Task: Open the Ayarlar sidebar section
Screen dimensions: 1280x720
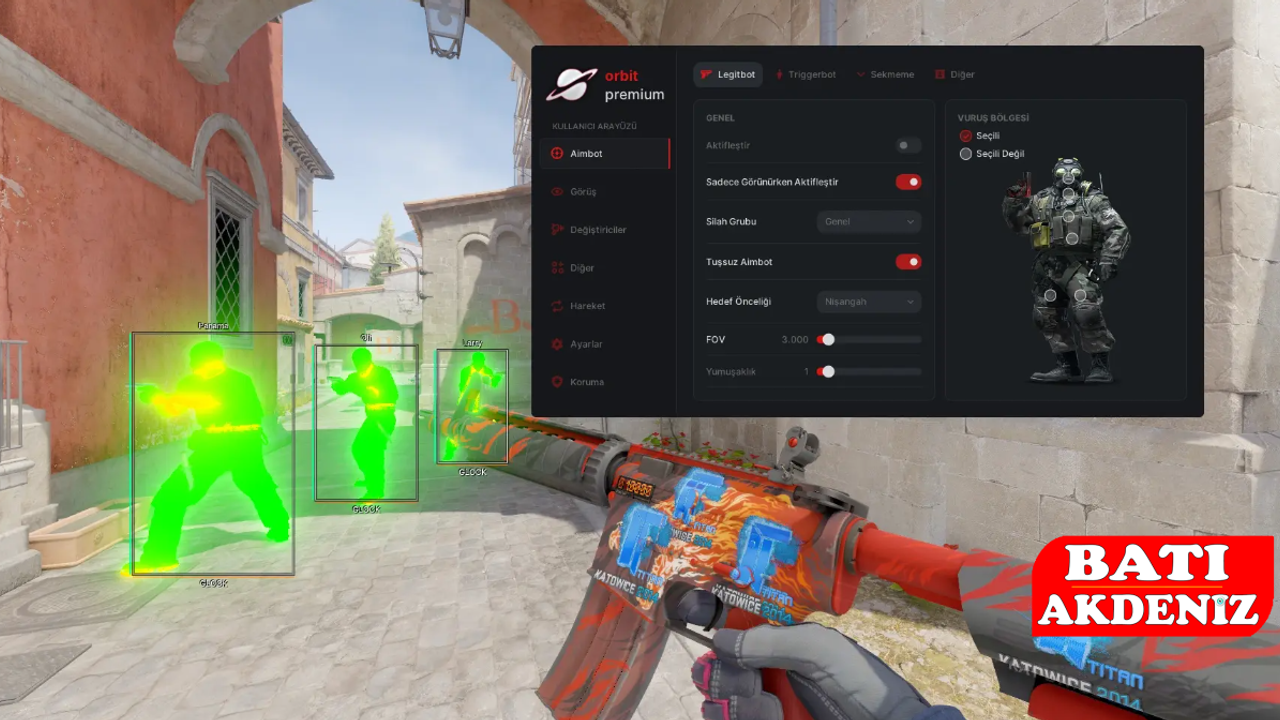Action: (x=585, y=344)
